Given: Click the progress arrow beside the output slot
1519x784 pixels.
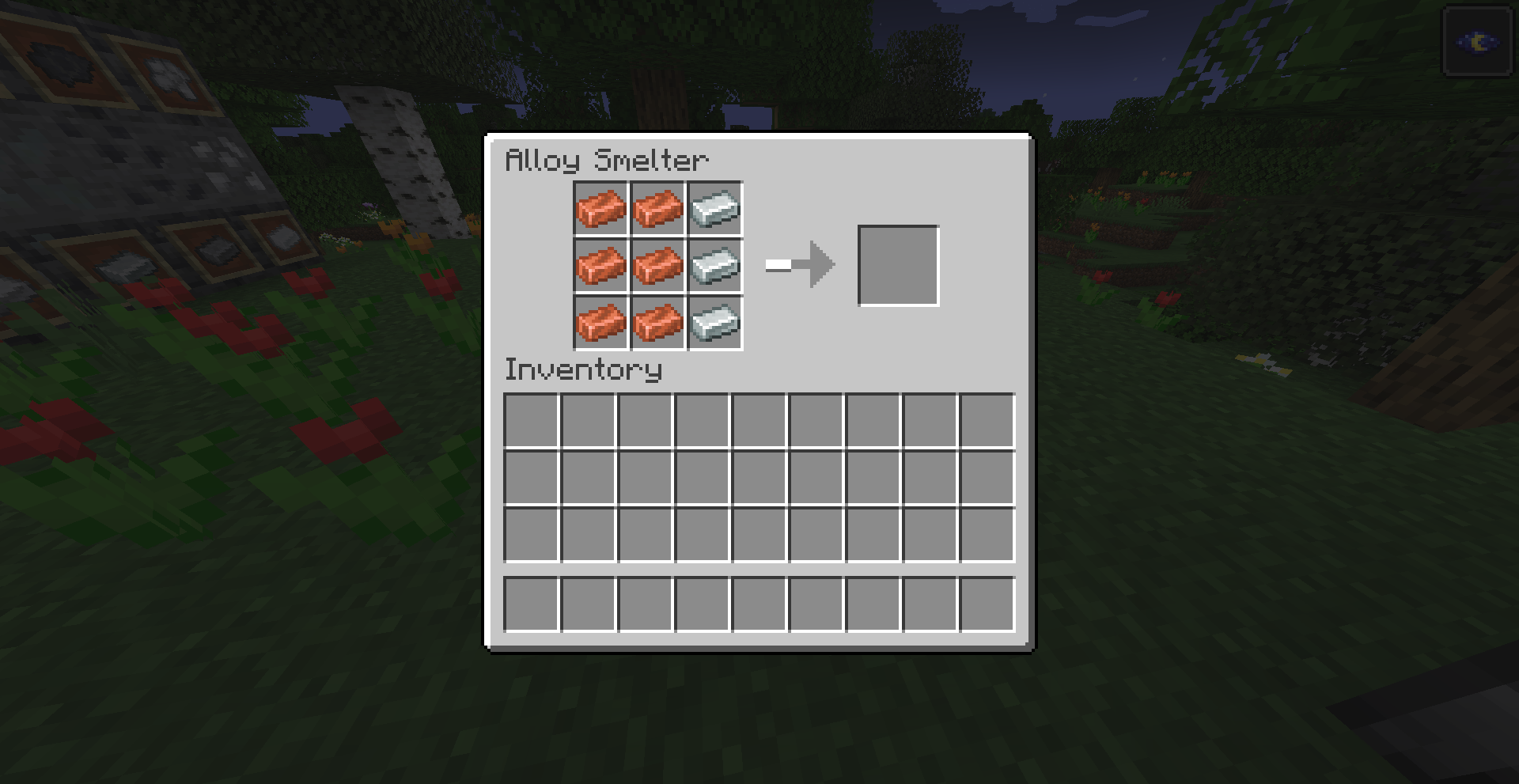Looking at the screenshot, I should [799, 265].
